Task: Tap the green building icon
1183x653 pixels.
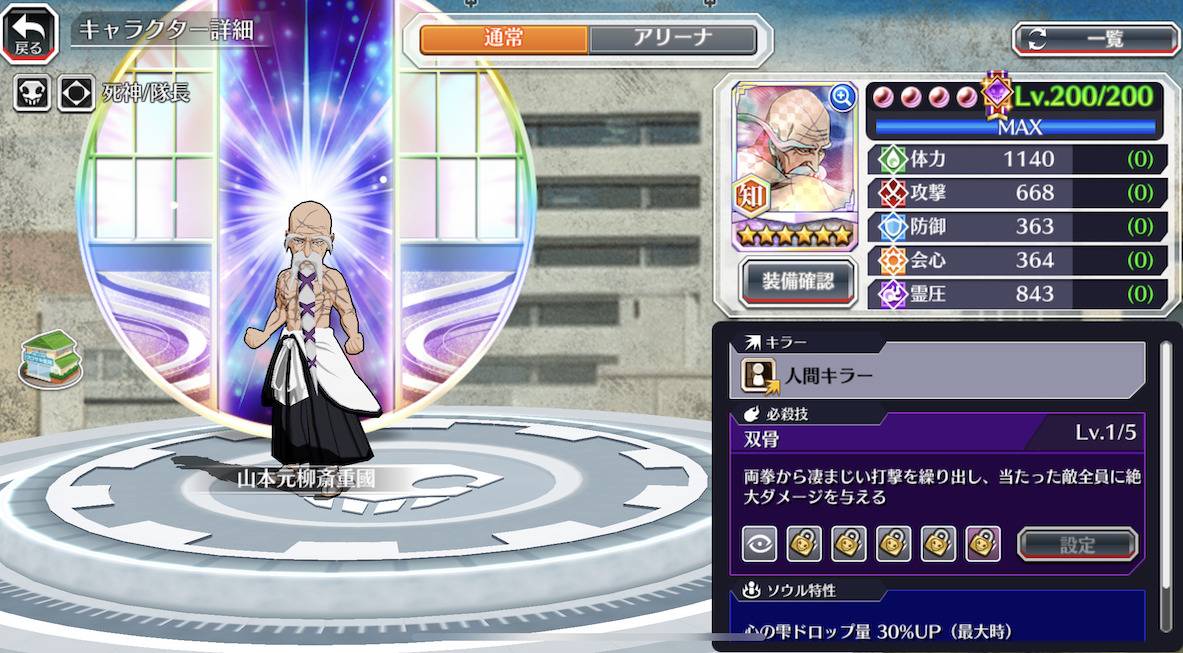Action: (50, 359)
